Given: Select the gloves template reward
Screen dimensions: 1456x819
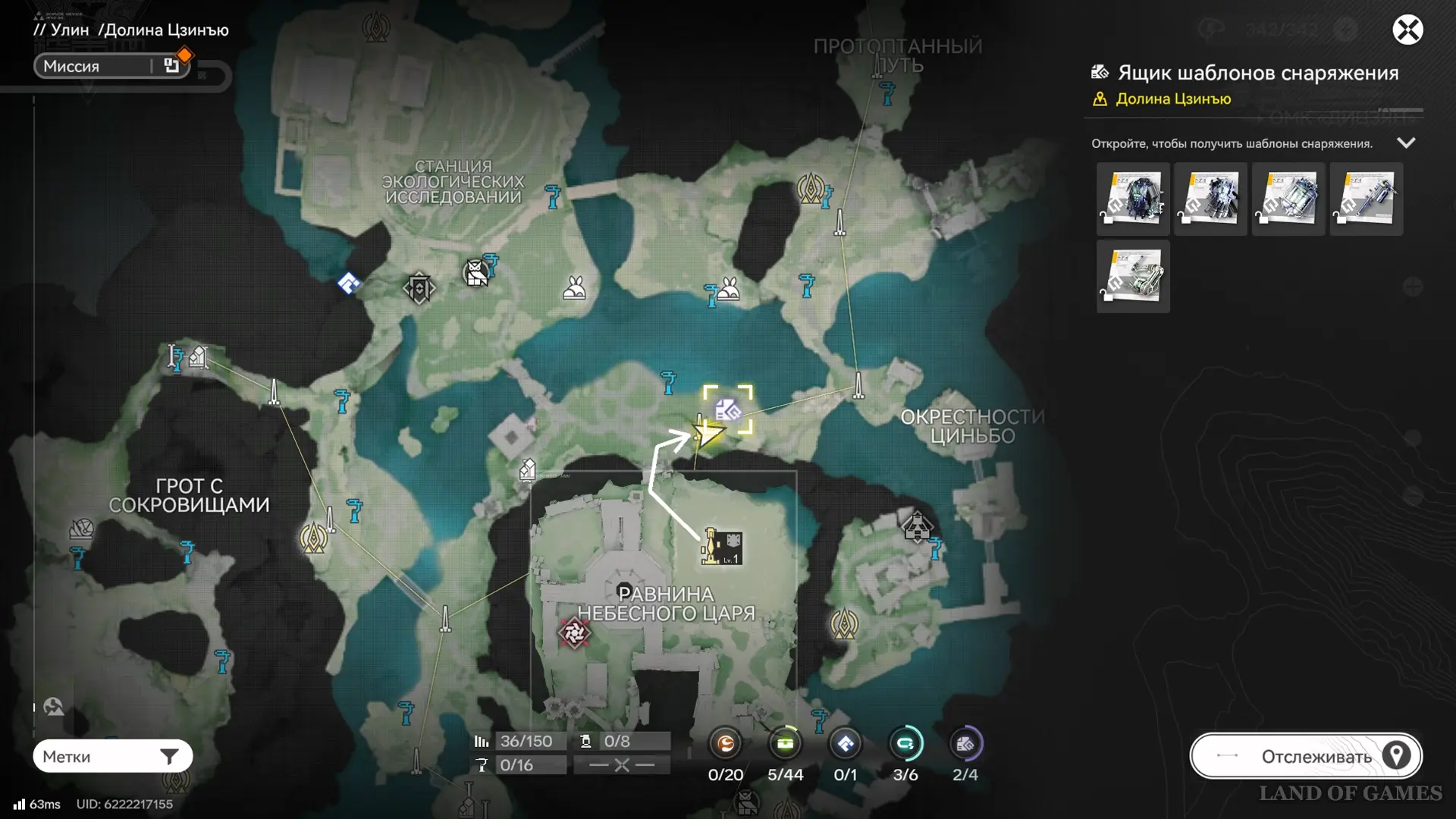Looking at the screenshot, I should click(x=1210, y=199).
